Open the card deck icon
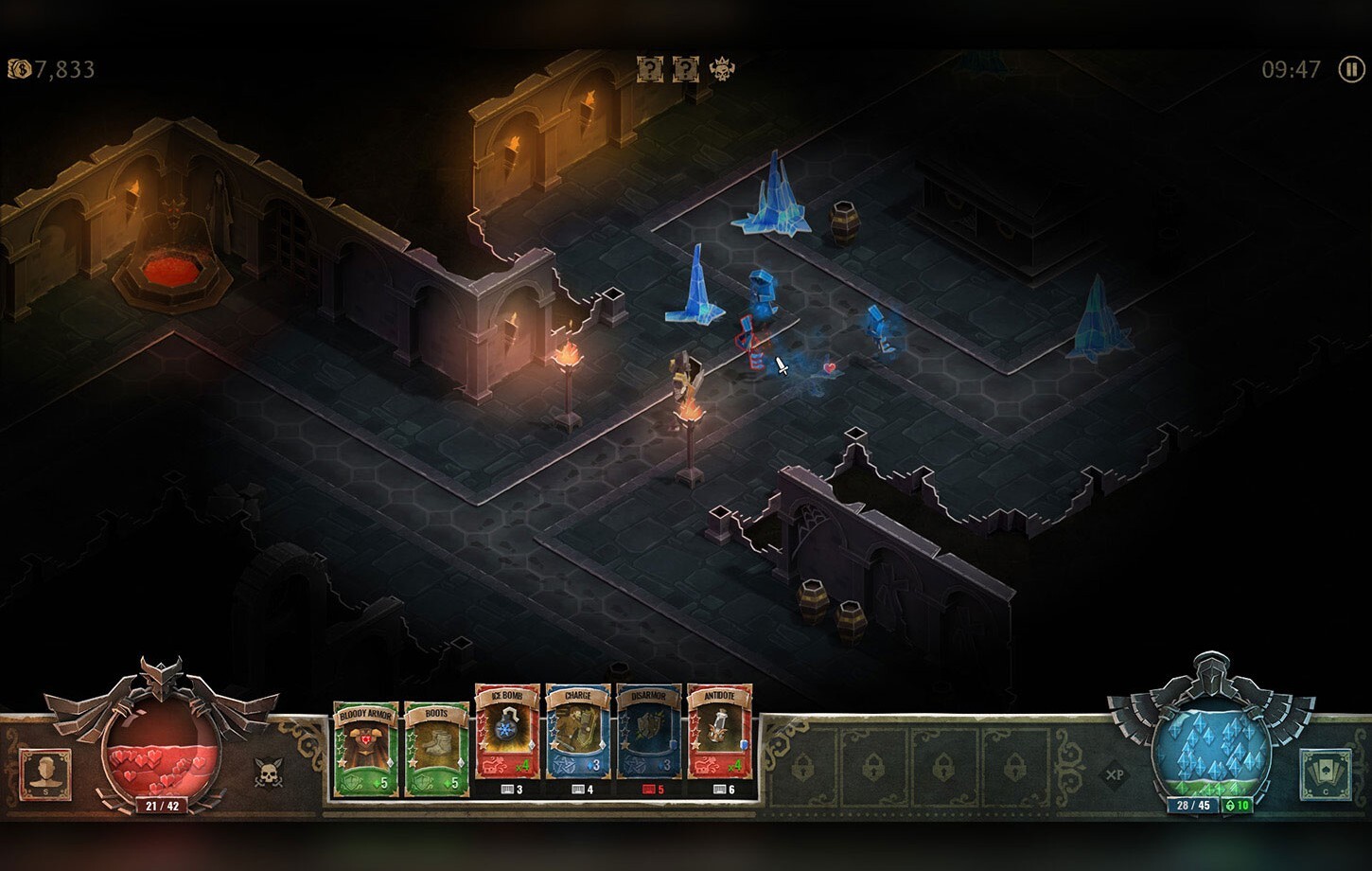The width and height of the screenshot is (1372, 871). pyautogui.click(x=1324, y=773)
